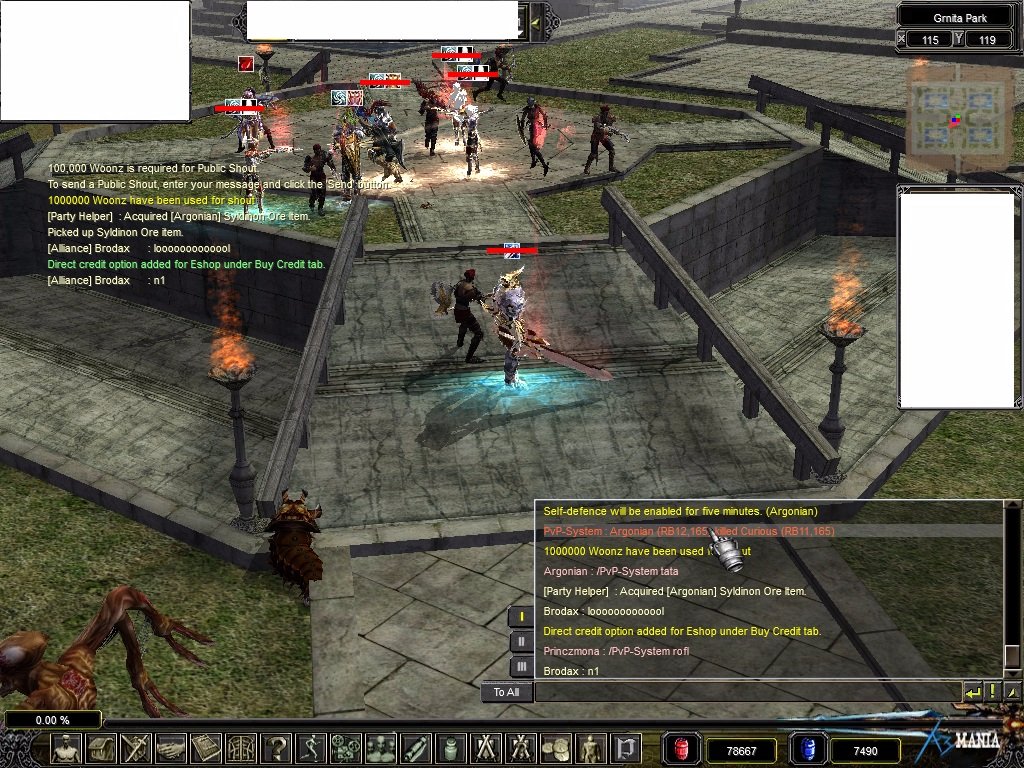This screenshot has height=768, width=1024.
Task: Click the Grnita Park minimap
Action: (954, 119)
